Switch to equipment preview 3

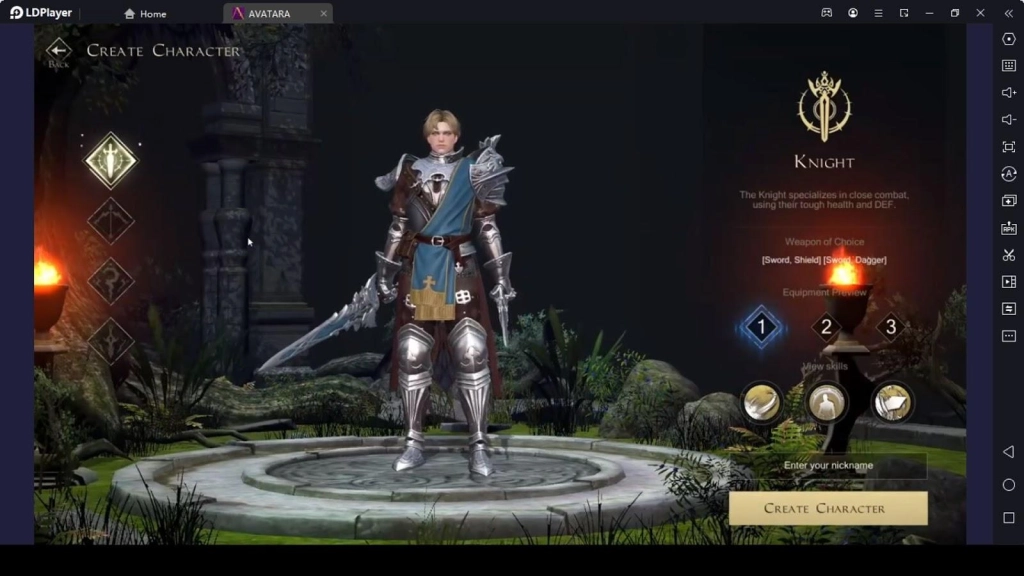click(x=890, y=327)
